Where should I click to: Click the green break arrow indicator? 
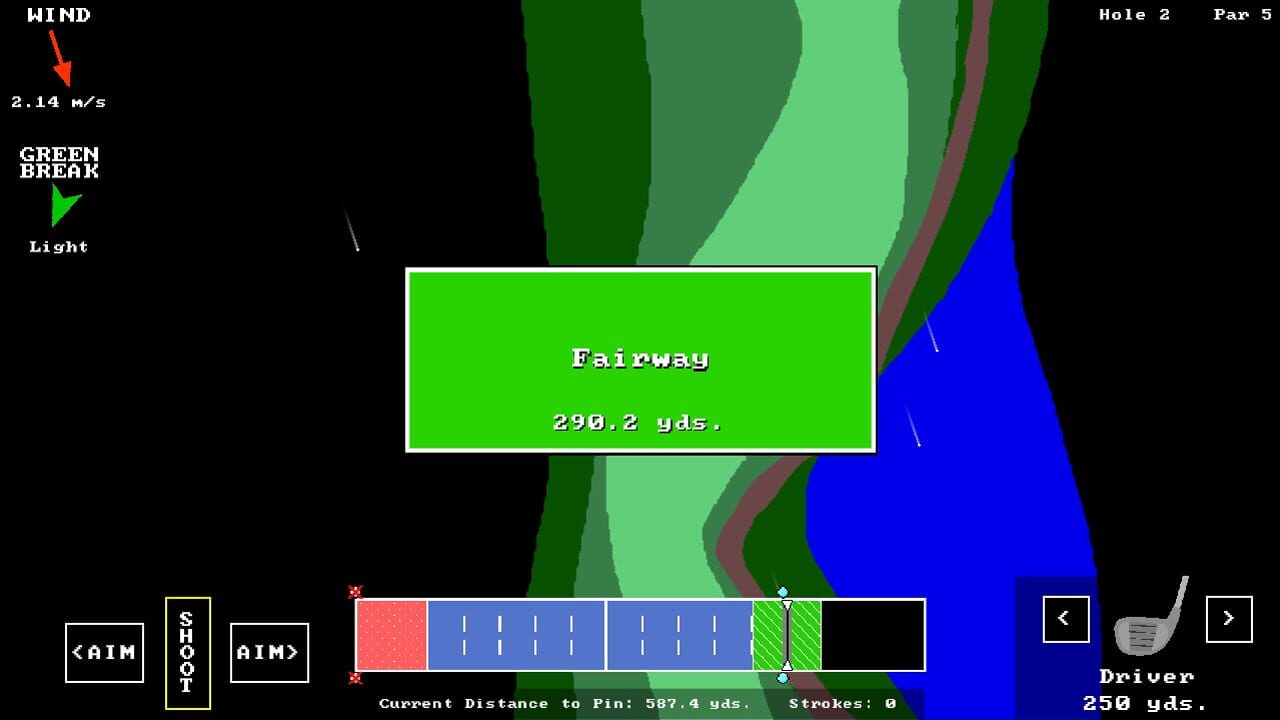[x=63, y=209]
